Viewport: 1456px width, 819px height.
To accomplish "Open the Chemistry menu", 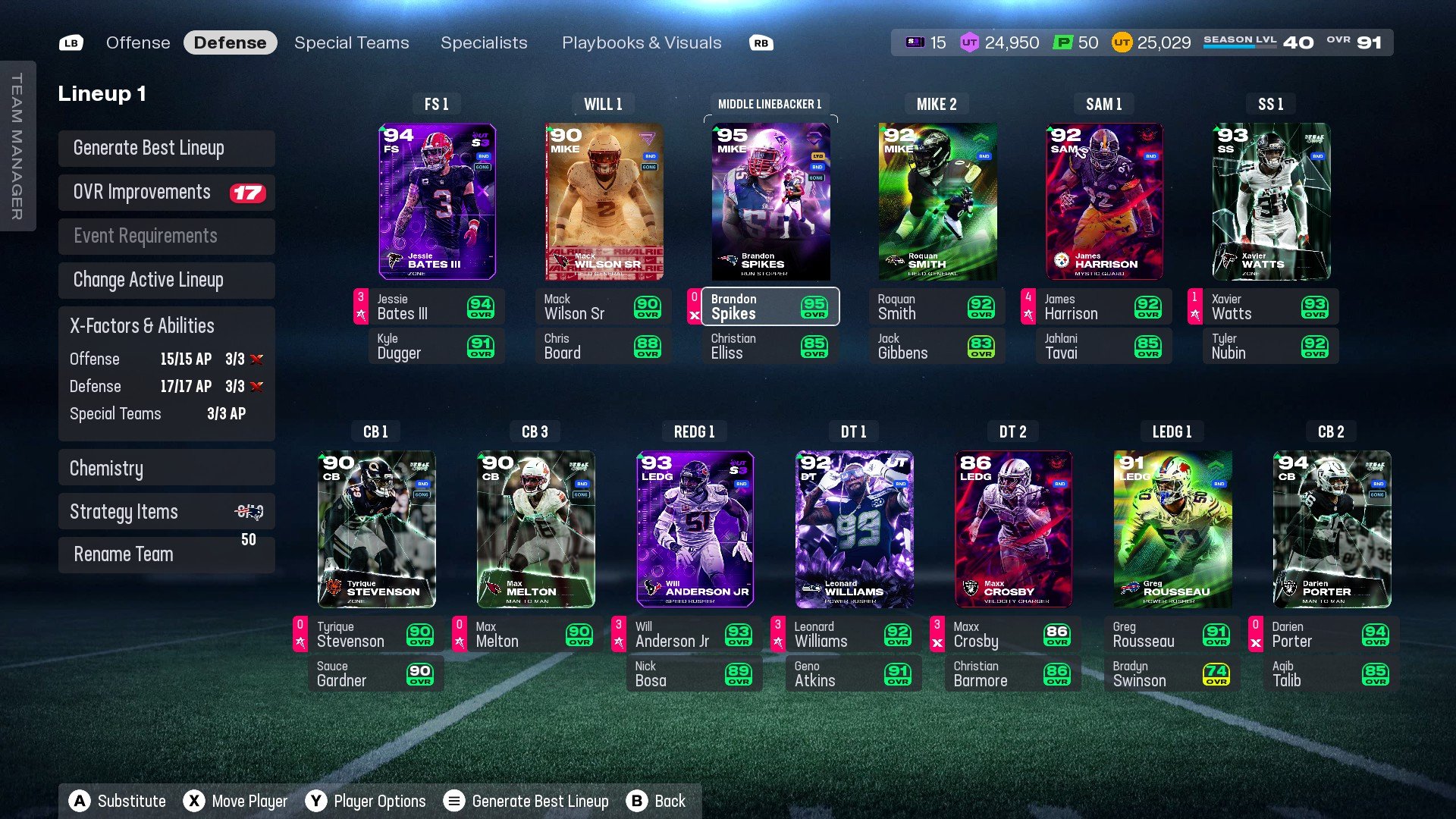I will (166, 468).
